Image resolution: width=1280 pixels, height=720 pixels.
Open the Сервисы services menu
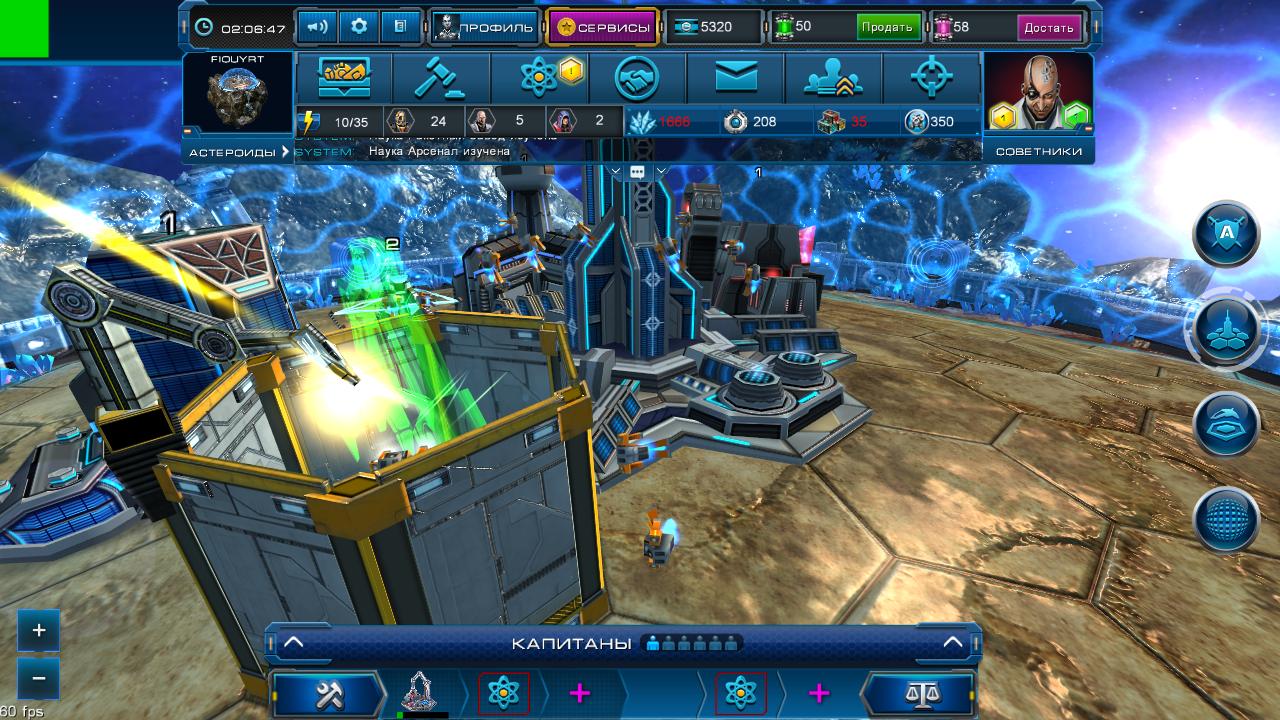point(602,27)
